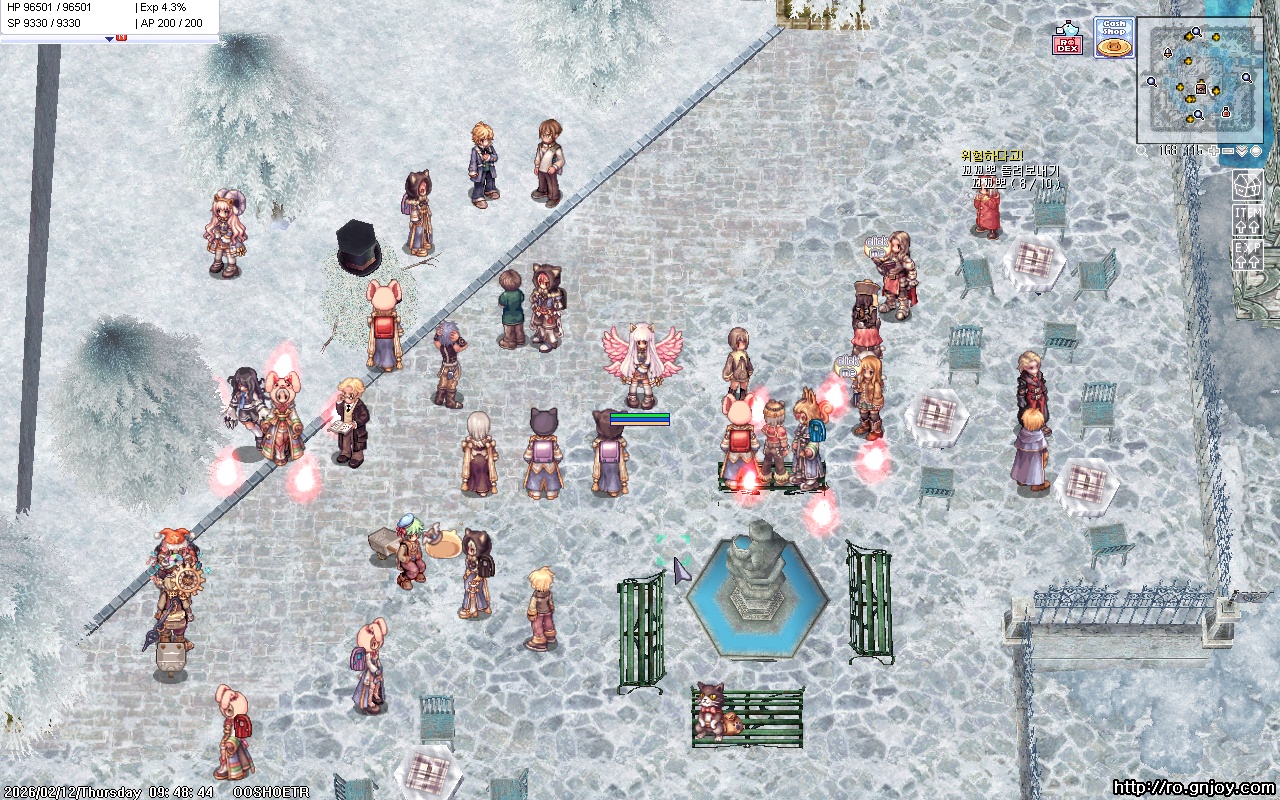Click the crumpled map icon below the minimap
The height and width of the screenshot is (800, 1280).
coord(1248,185)
